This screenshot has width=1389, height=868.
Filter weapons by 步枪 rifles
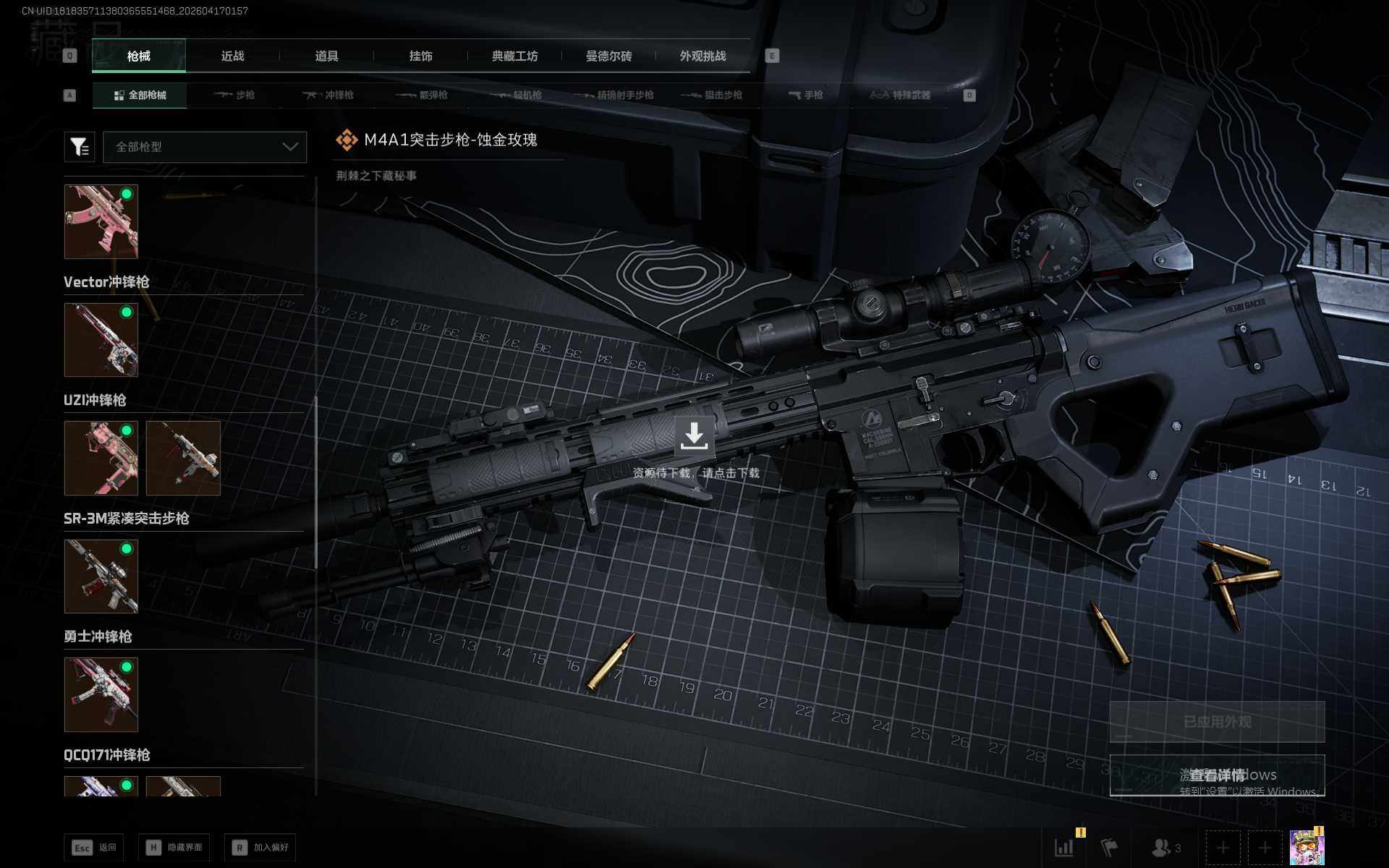(x=234, y=95)
